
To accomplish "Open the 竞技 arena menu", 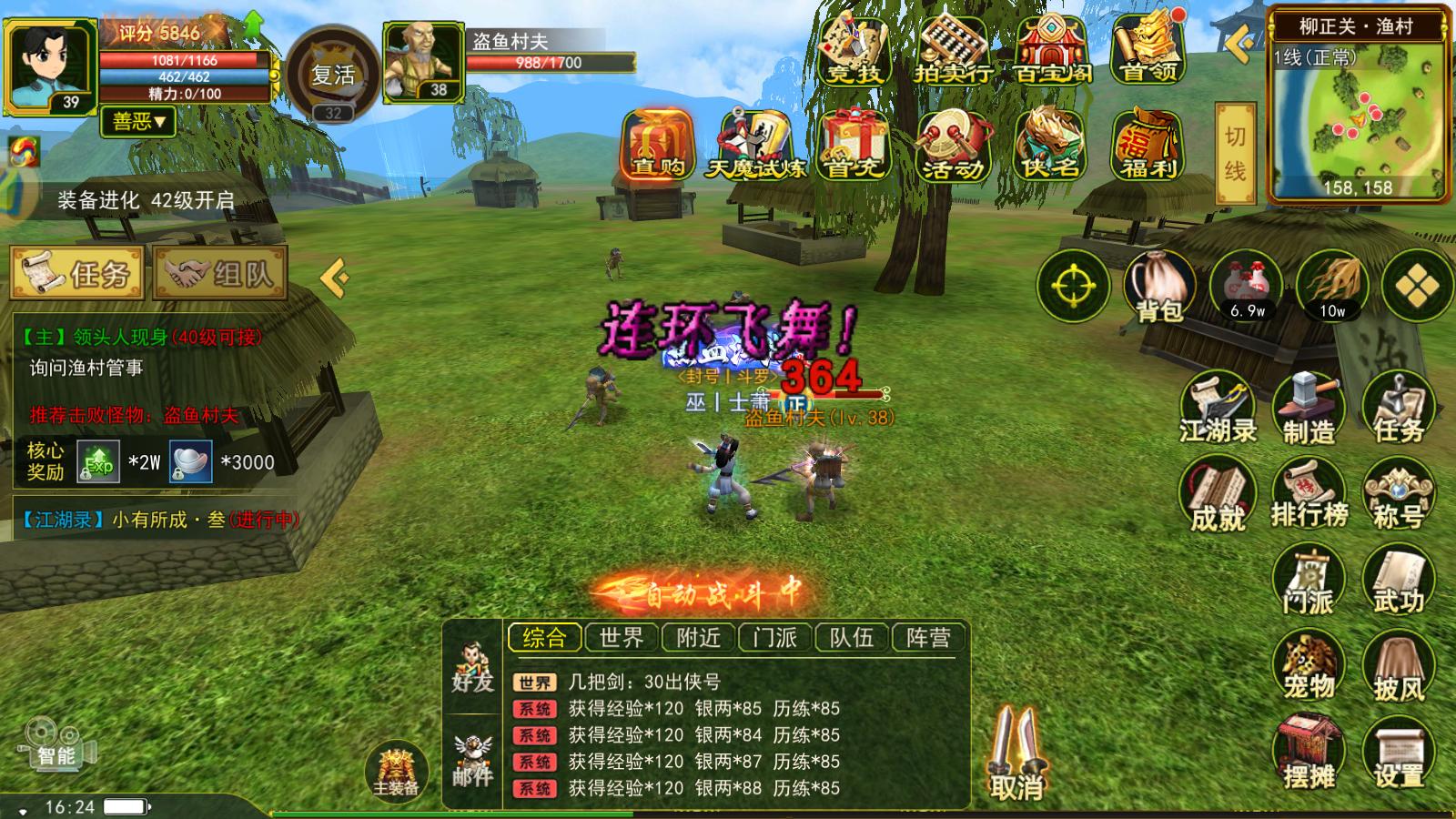I will (x=854, y=49).
